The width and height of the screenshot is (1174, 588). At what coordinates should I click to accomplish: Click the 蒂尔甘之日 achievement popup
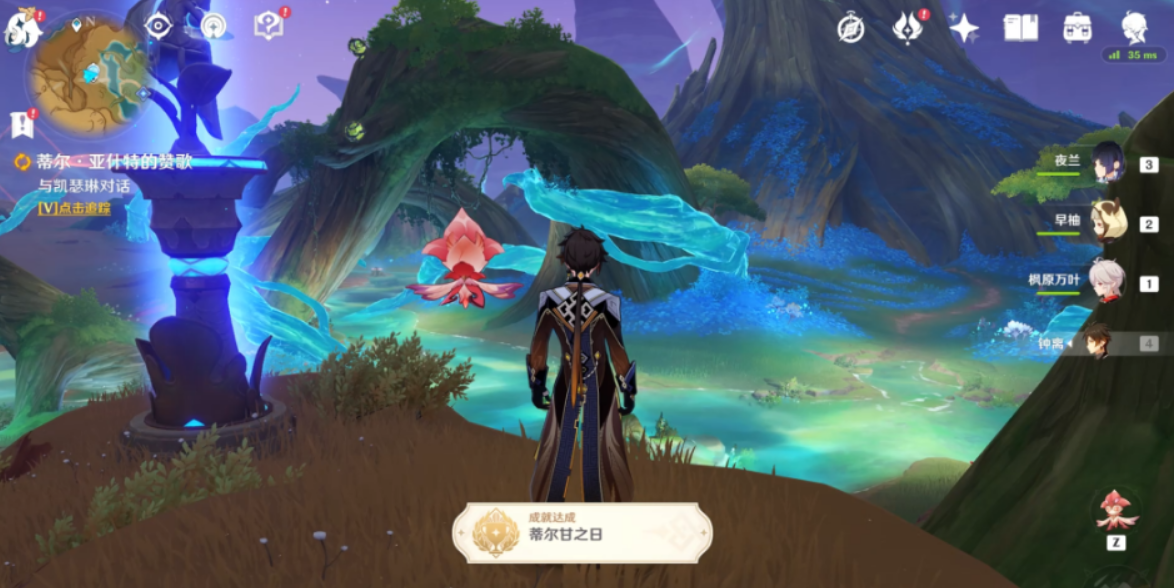(x=582, y=531)
